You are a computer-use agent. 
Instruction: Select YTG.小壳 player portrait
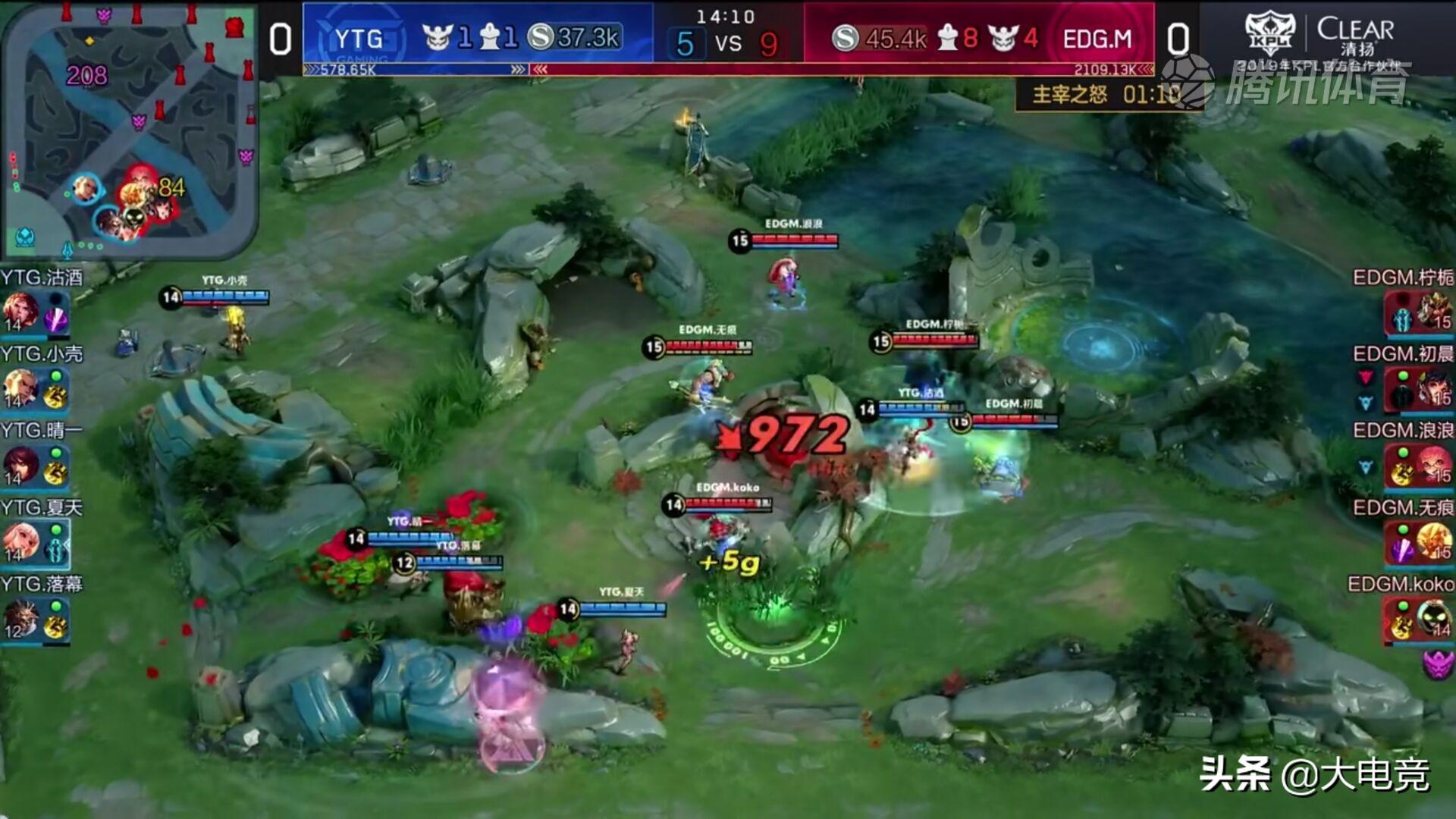(21, 388)
